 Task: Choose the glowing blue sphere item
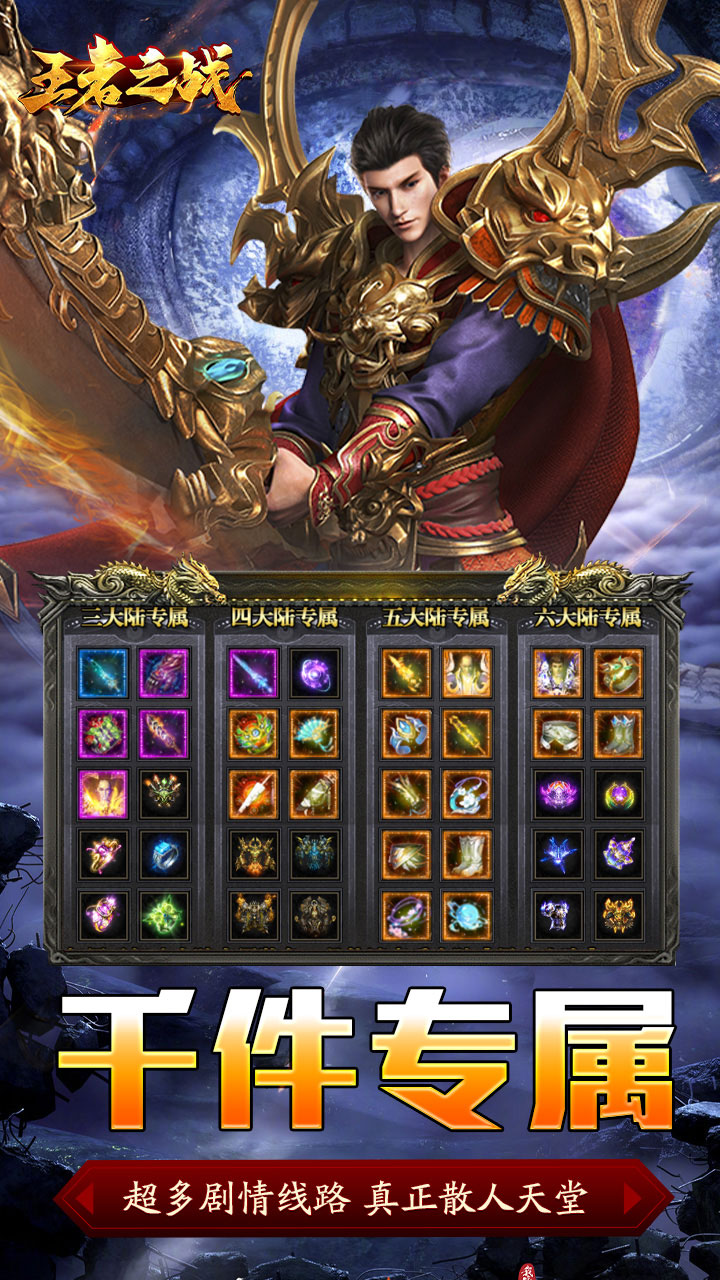[x=467, y=914]
